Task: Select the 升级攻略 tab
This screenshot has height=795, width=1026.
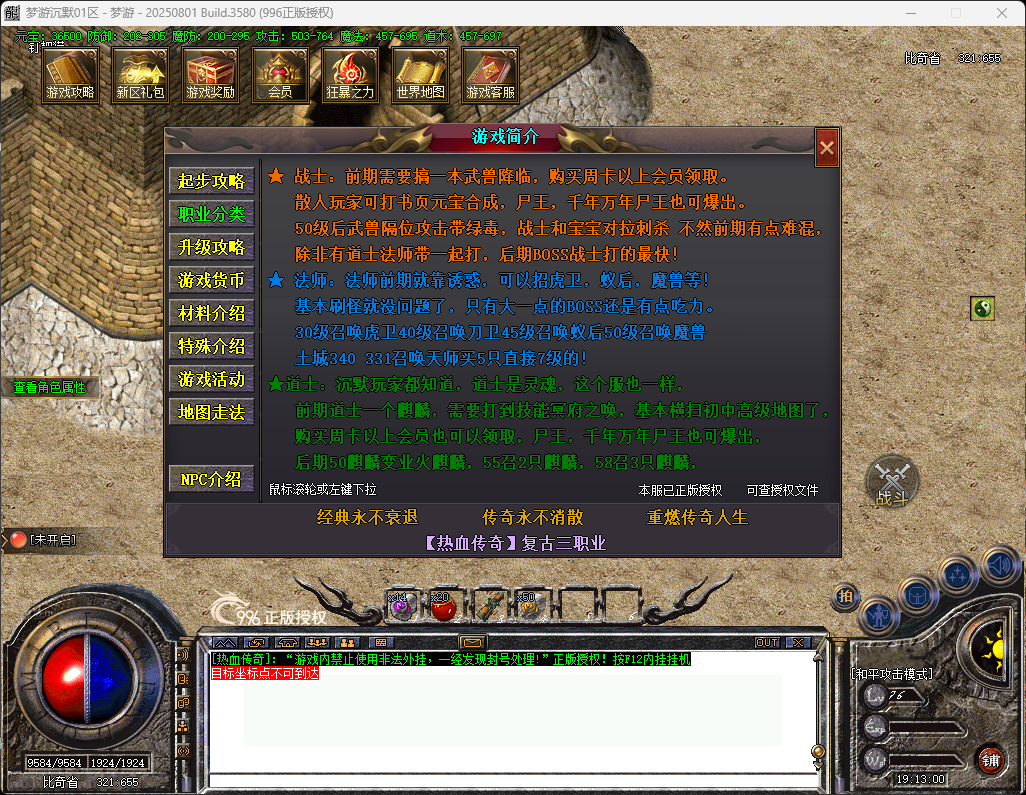Action: point(211,247)
